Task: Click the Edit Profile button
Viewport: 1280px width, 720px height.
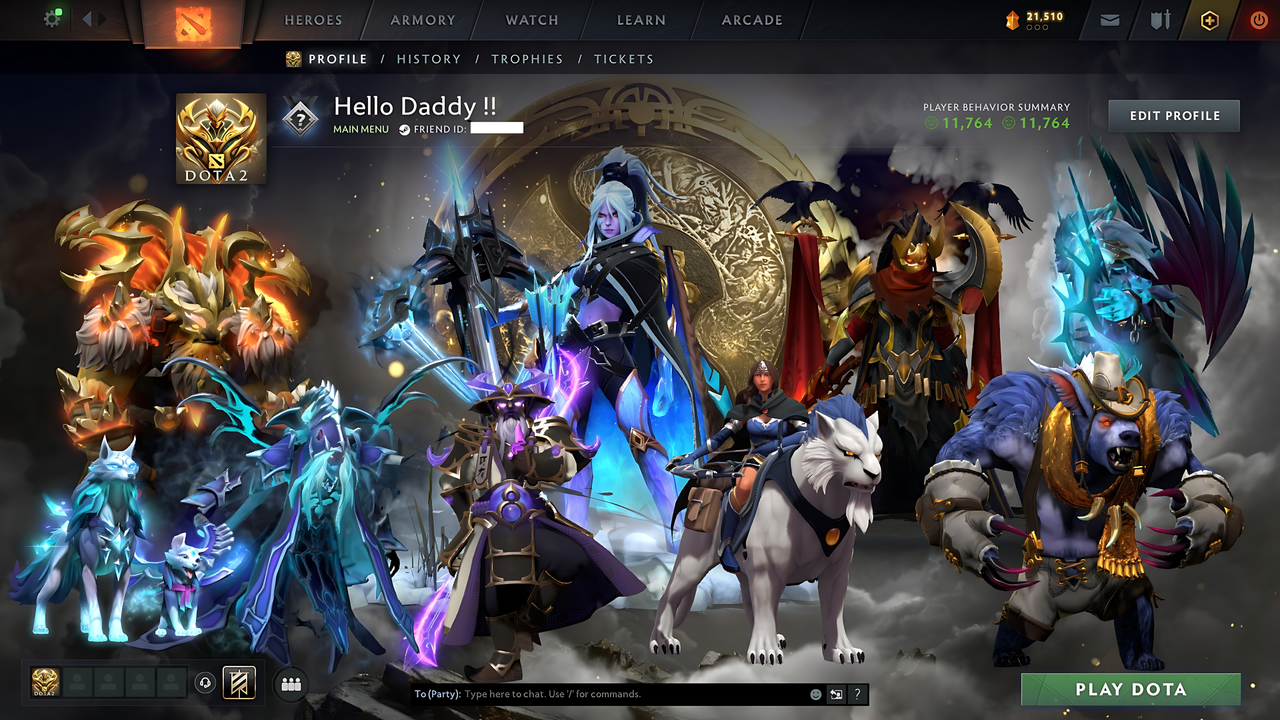Action: (x=1172, y=115)
